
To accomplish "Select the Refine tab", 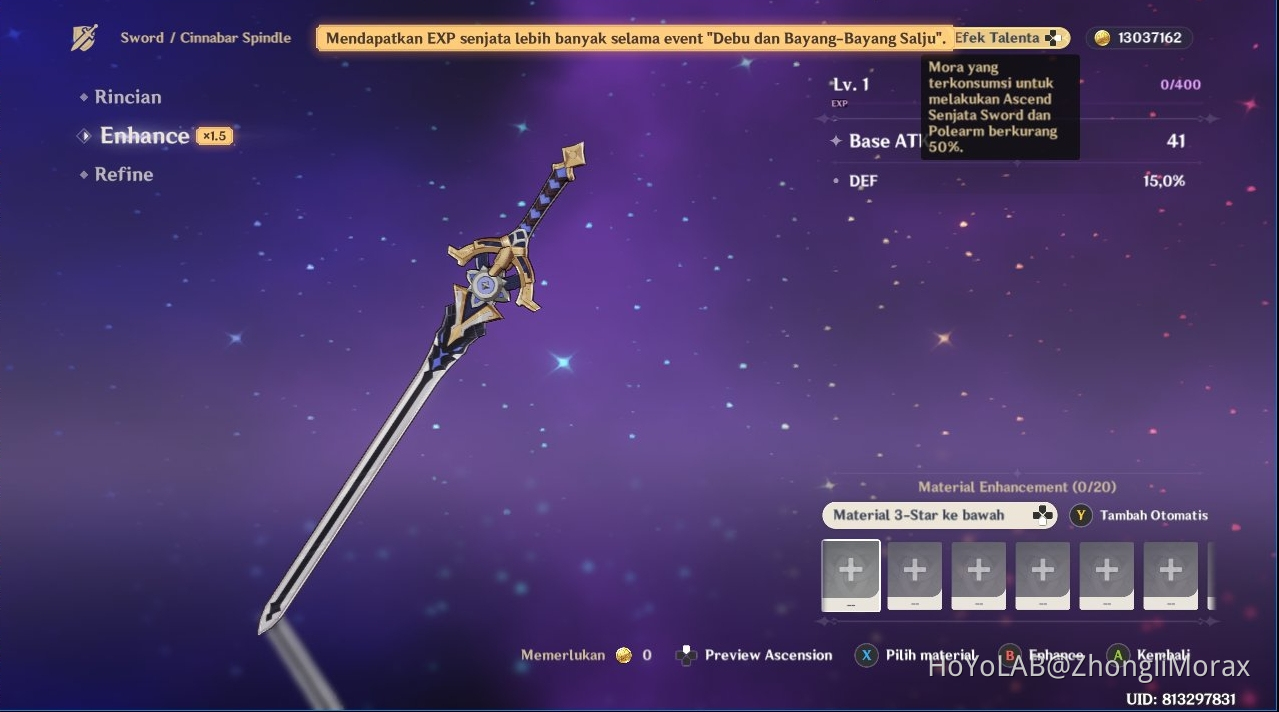I will 123,174.
